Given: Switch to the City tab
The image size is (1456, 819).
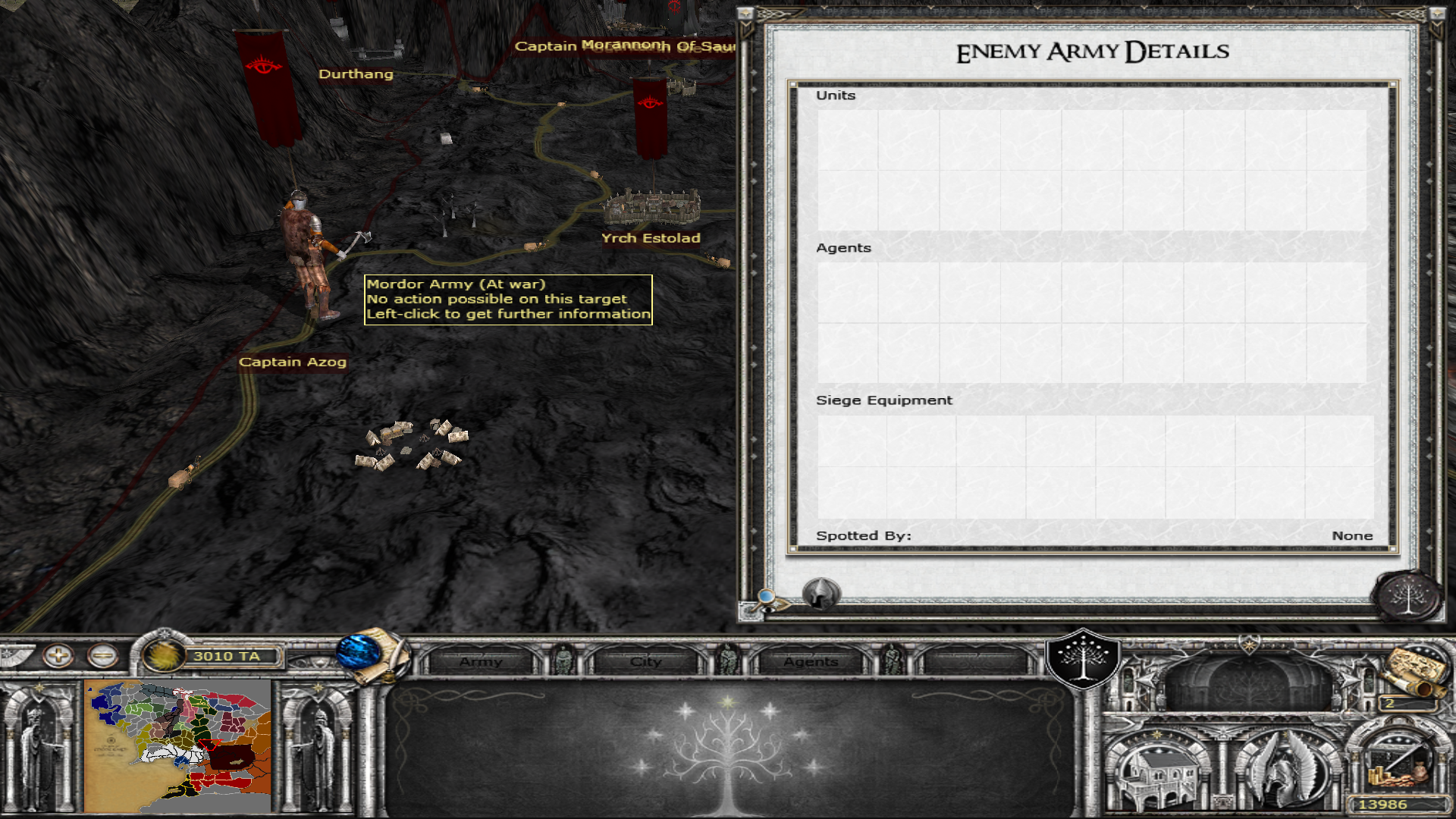Looking at the screenshot, I should point(645,661).
